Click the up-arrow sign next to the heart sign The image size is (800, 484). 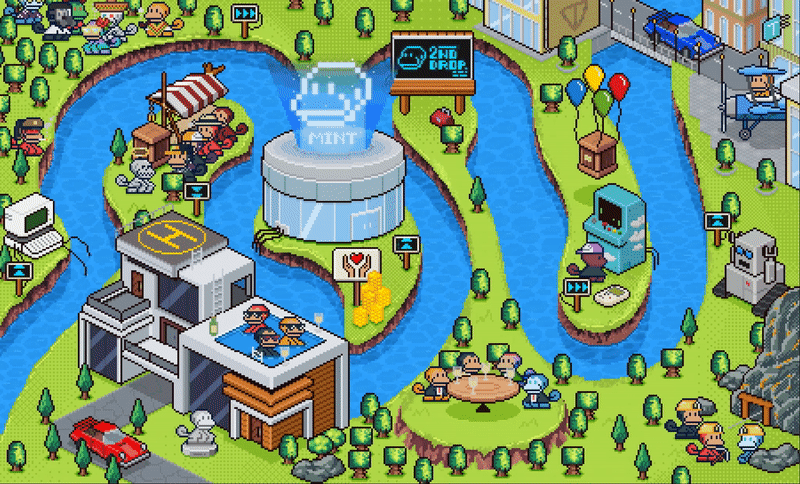pos(406,245)
